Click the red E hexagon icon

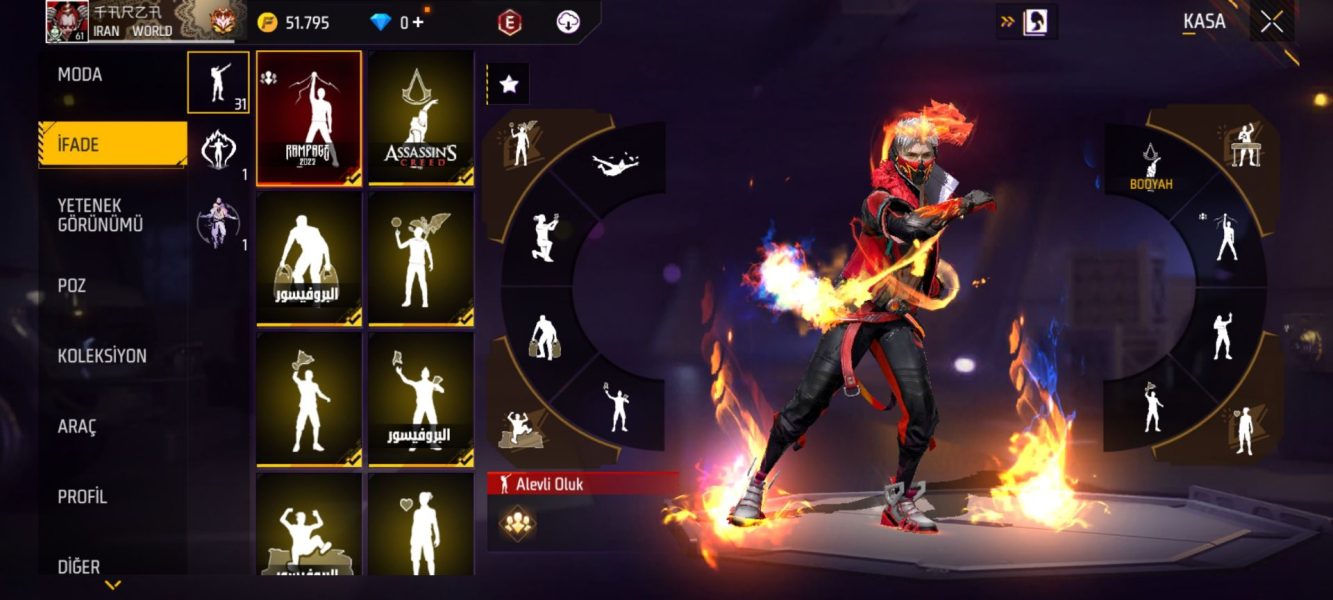coord(509,22)
